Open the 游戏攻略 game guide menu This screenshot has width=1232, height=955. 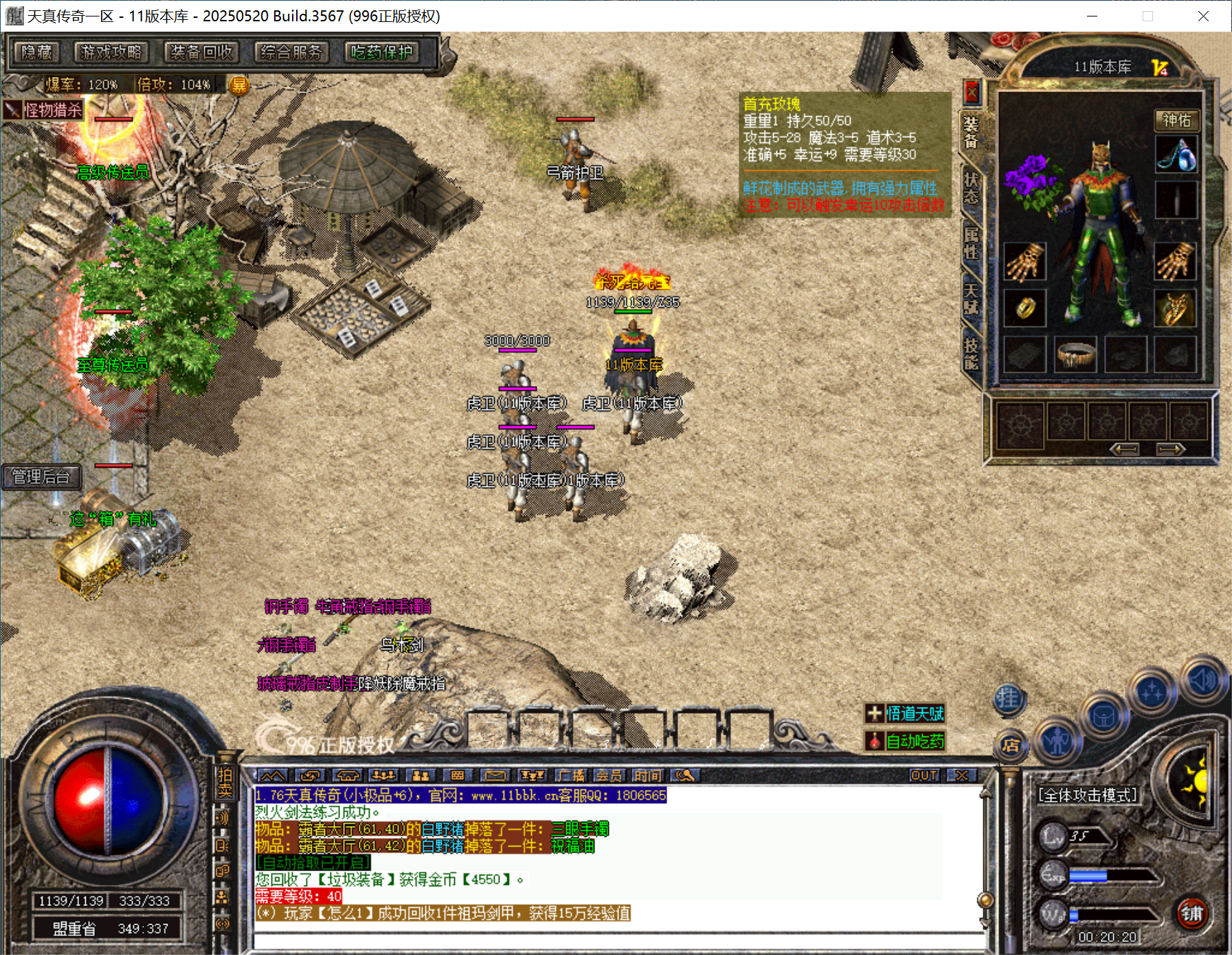111,52
